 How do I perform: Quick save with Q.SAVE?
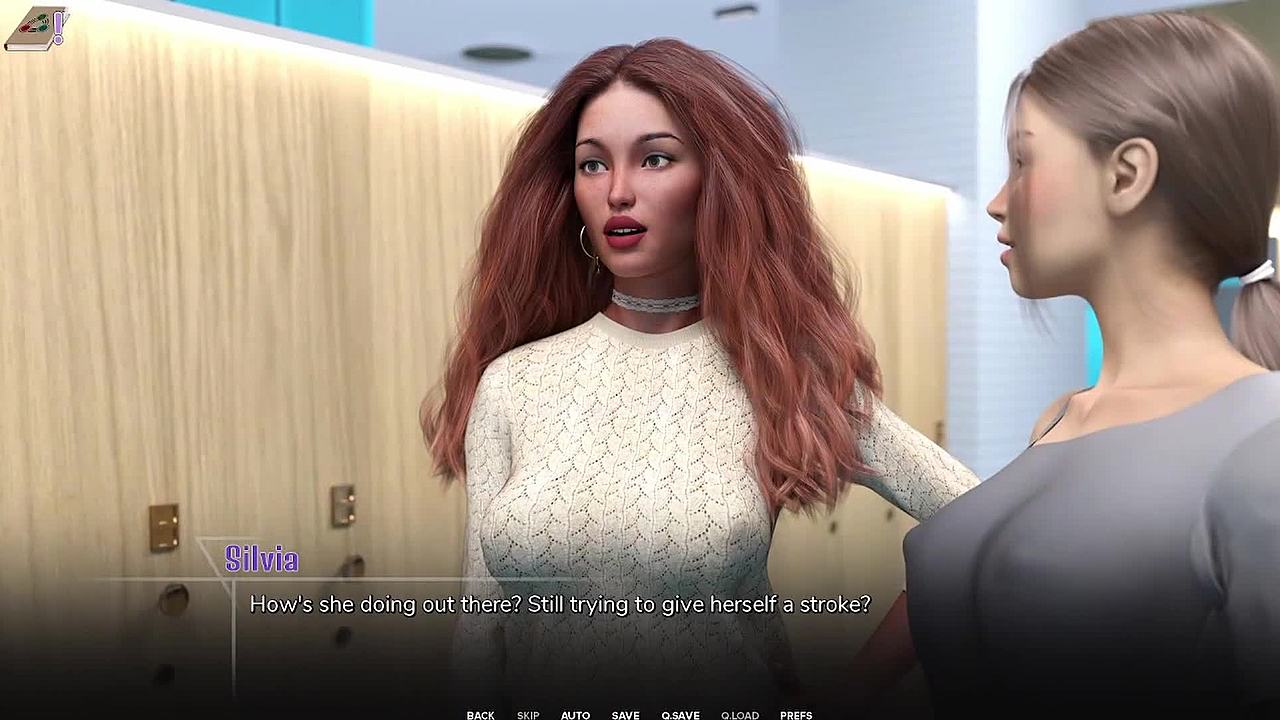680,715
